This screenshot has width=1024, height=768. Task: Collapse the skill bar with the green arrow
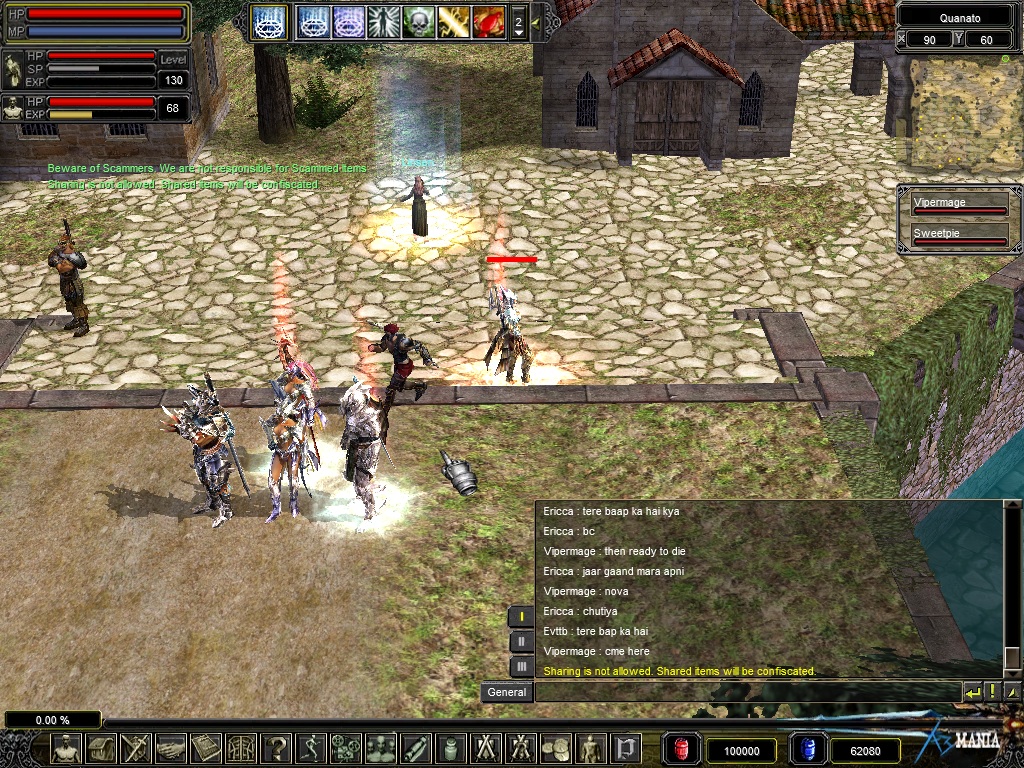click(x=536, y=22)
